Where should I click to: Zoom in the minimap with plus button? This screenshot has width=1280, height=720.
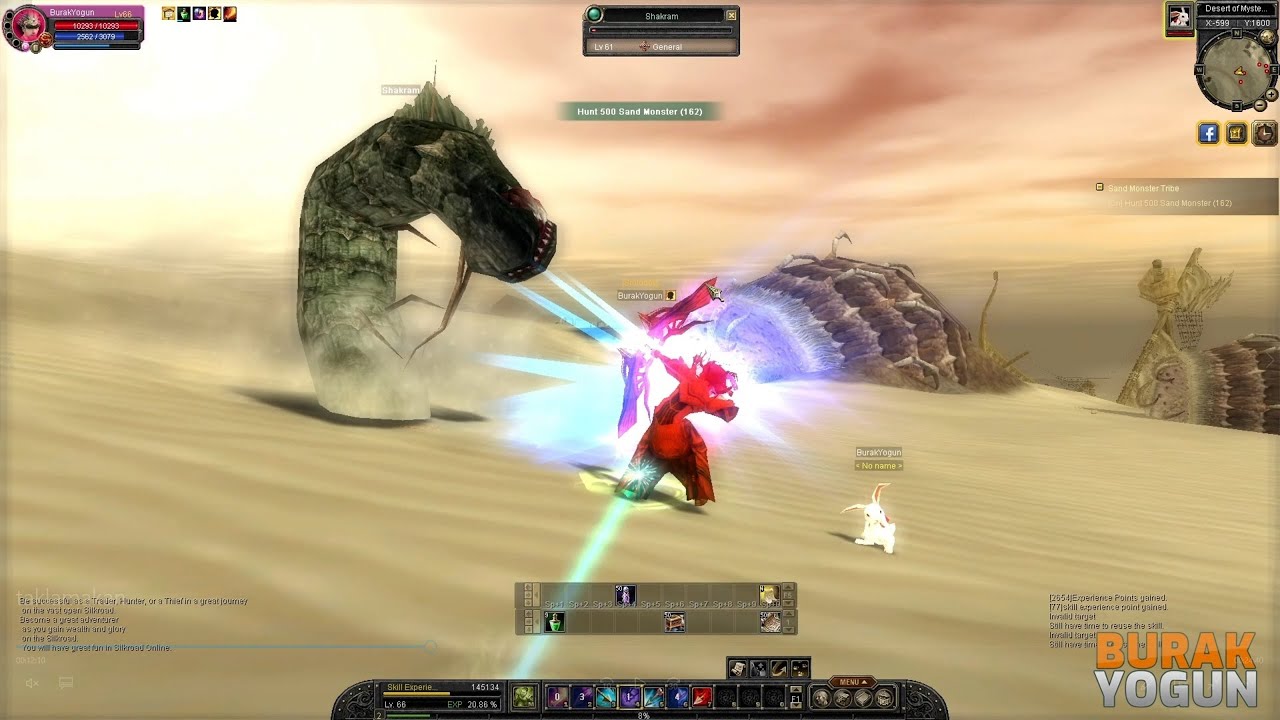1271,95
